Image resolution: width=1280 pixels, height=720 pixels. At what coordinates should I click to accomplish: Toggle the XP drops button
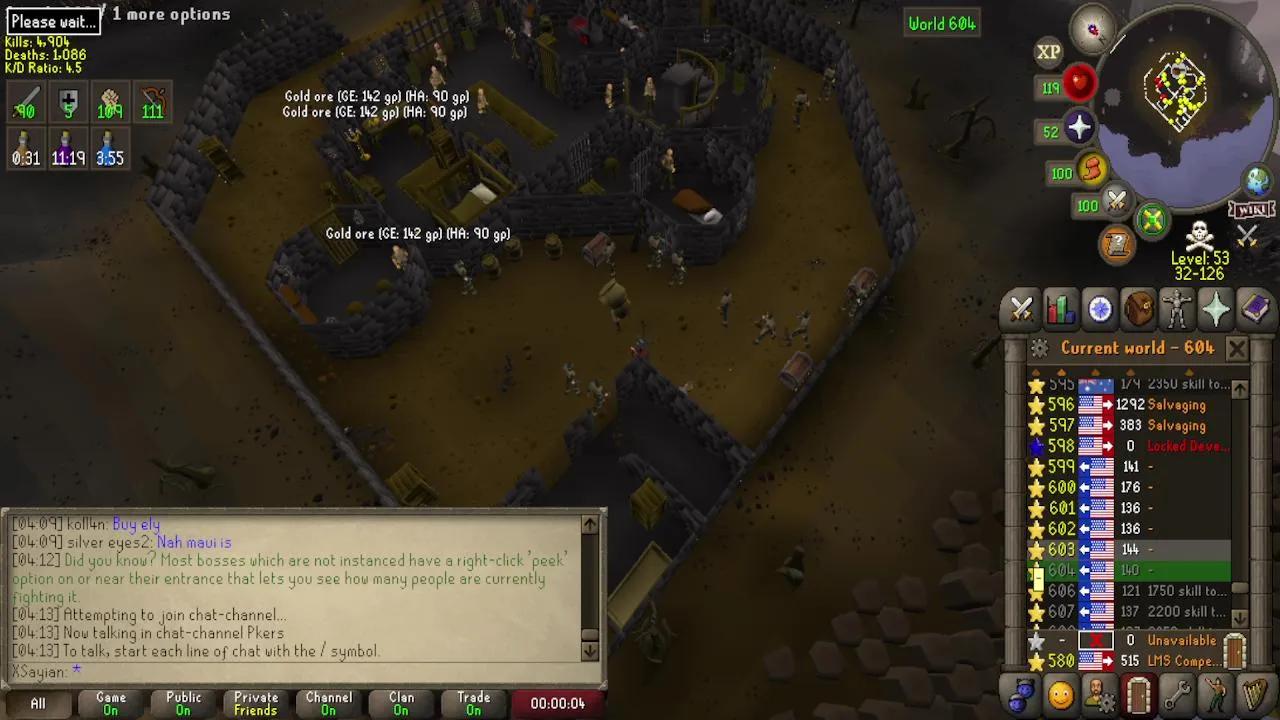(1048, 52)
